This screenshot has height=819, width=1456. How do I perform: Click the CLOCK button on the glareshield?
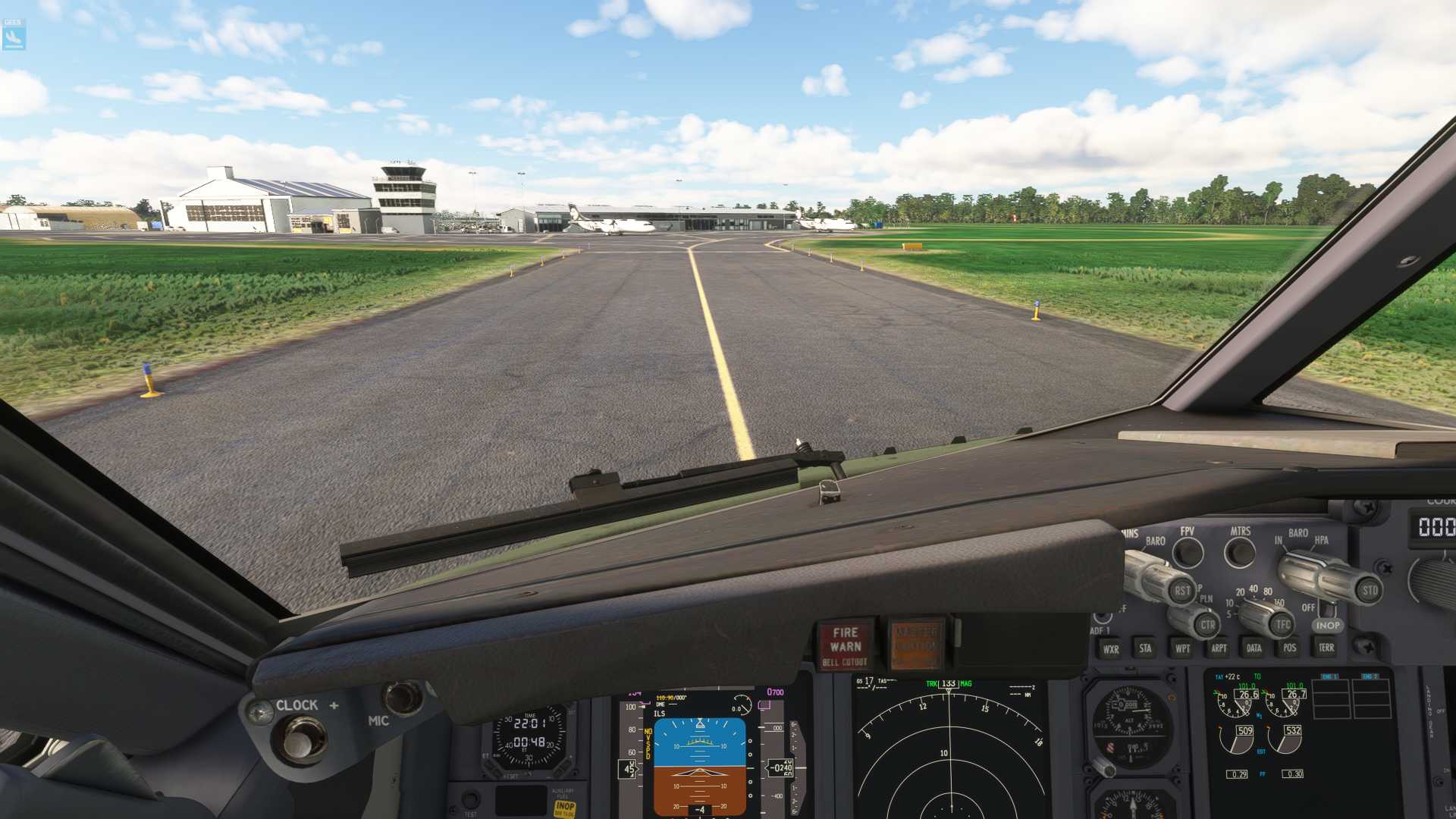click(x=303, y=739)
